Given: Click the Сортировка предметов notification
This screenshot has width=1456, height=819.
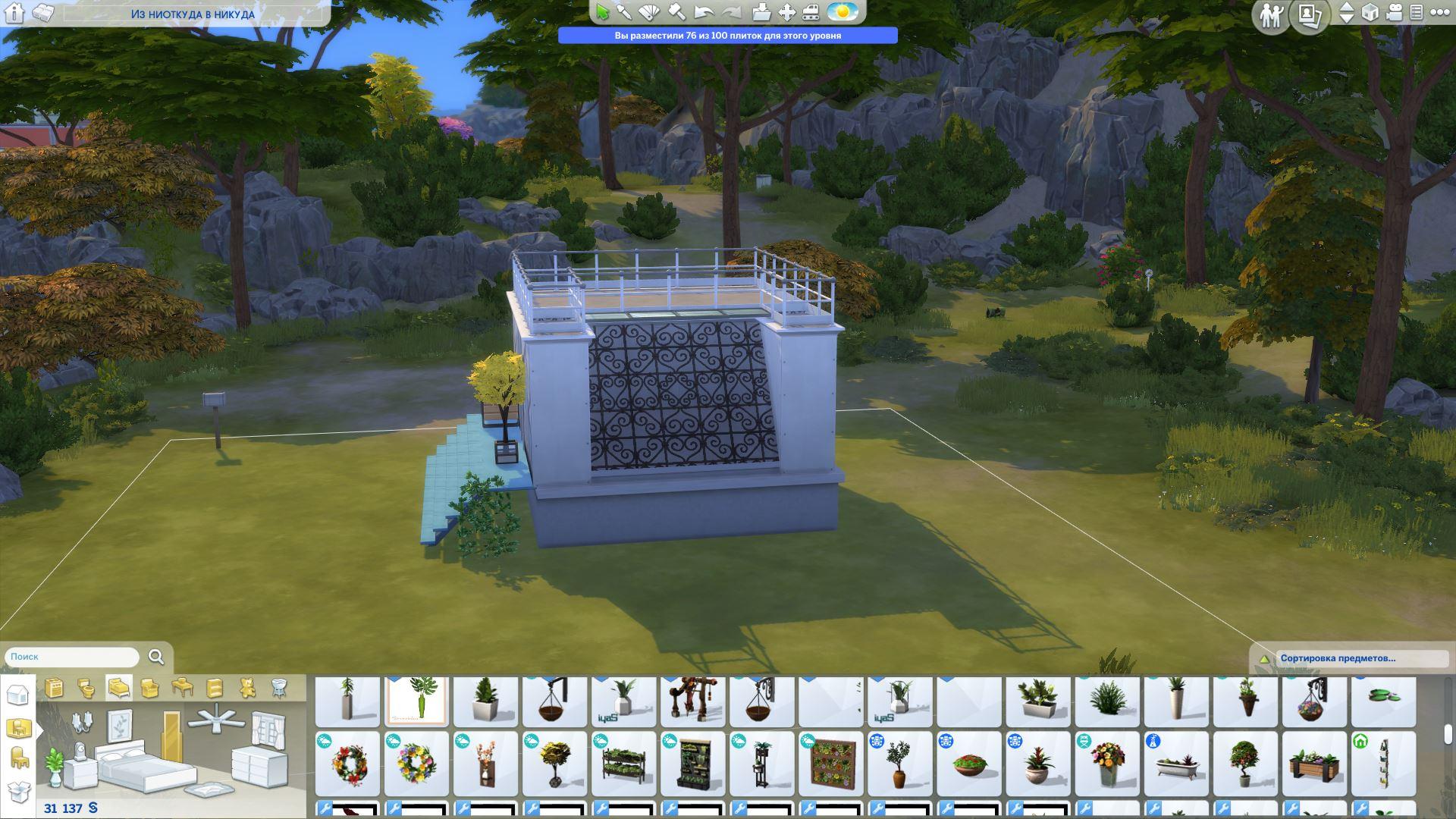Looking at the screenshot, I should 1338,658.
